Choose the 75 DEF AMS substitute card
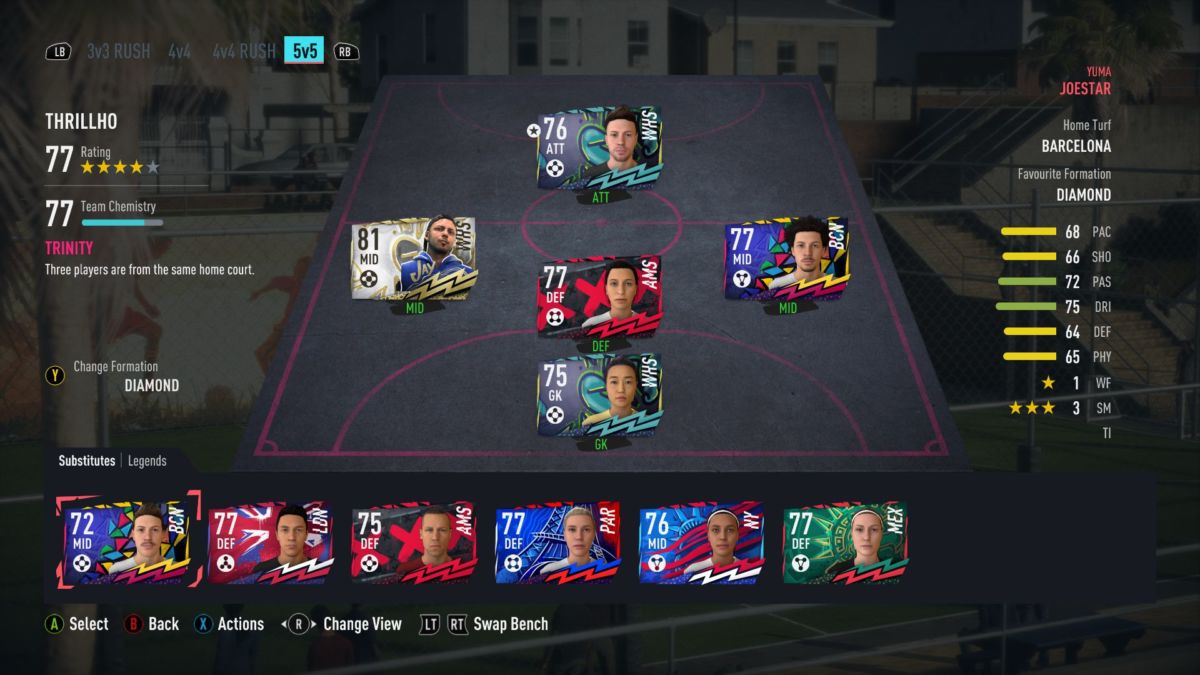The height and width of the screenshot is (675, 1200). 415,542
